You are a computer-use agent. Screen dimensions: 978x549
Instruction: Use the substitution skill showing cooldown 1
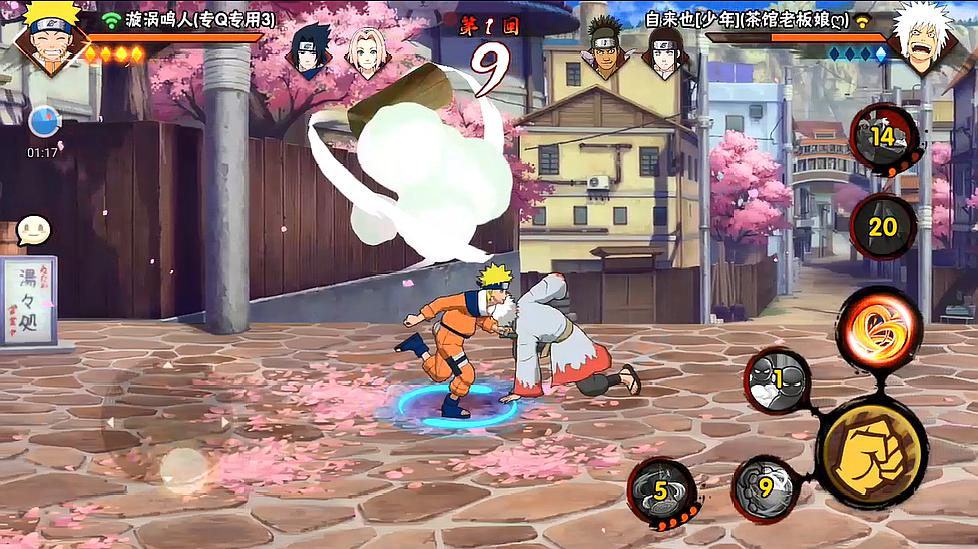[x=777, y=381]
